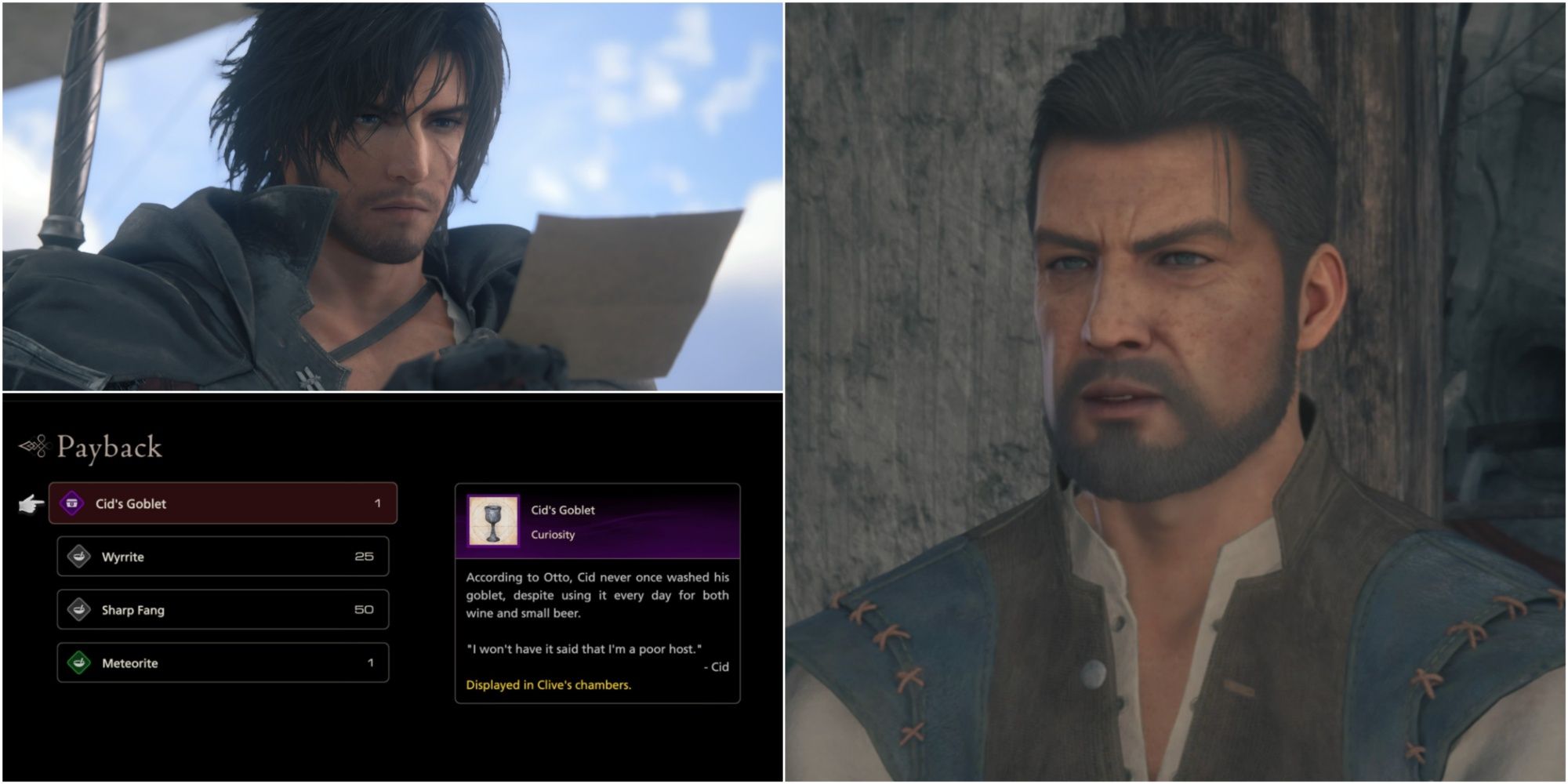Select the Meteorite list entry

click(223, 662)
